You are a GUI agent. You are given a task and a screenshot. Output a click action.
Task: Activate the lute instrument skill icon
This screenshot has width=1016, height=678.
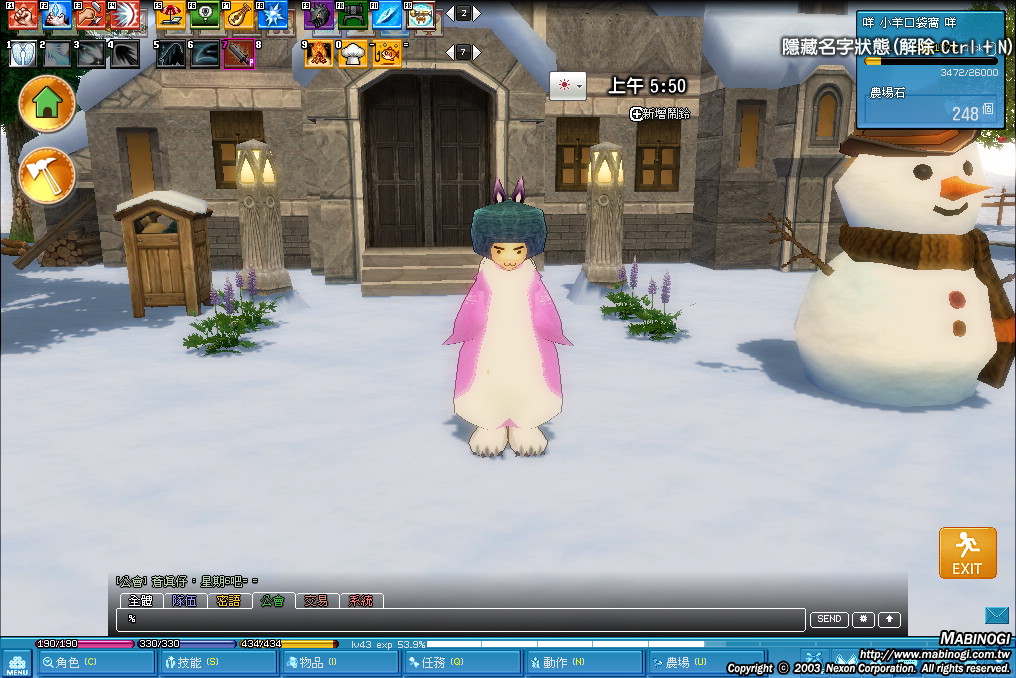pyautogui.click(x=238, y=14)
